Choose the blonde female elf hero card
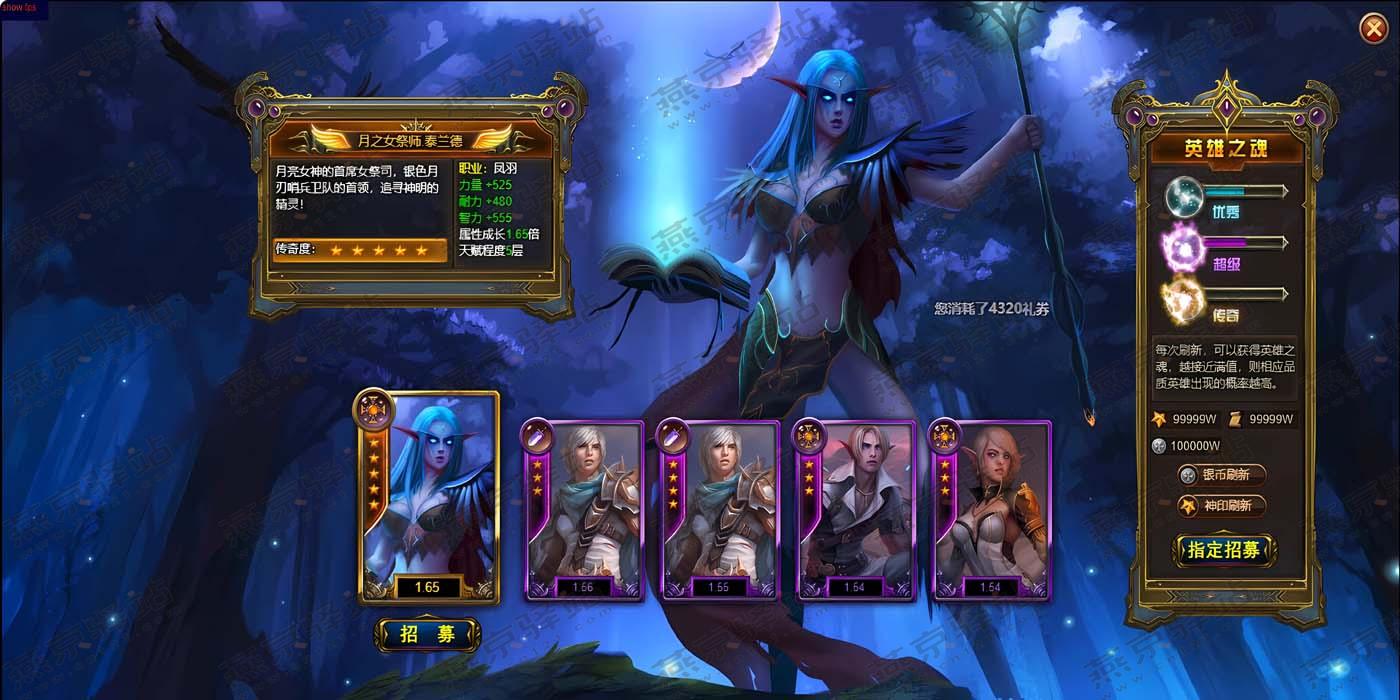Image resolution: width=1400 pixels, height=700 pixels. [990, 511]
